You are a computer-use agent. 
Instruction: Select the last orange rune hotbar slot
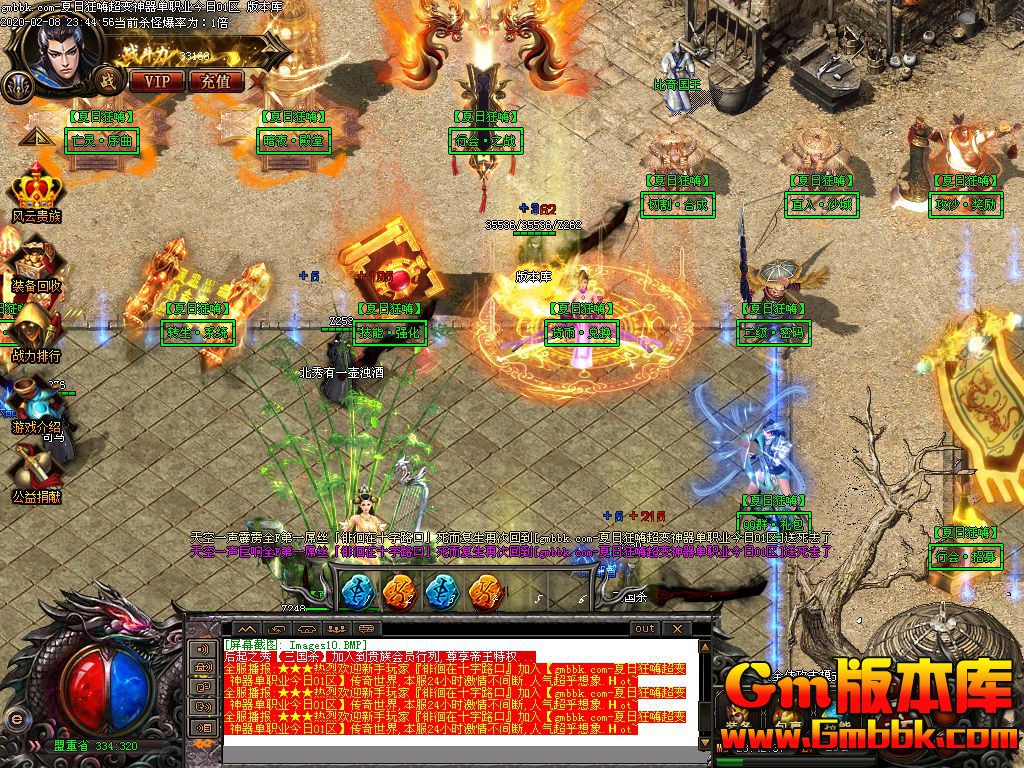click(484, 591)
